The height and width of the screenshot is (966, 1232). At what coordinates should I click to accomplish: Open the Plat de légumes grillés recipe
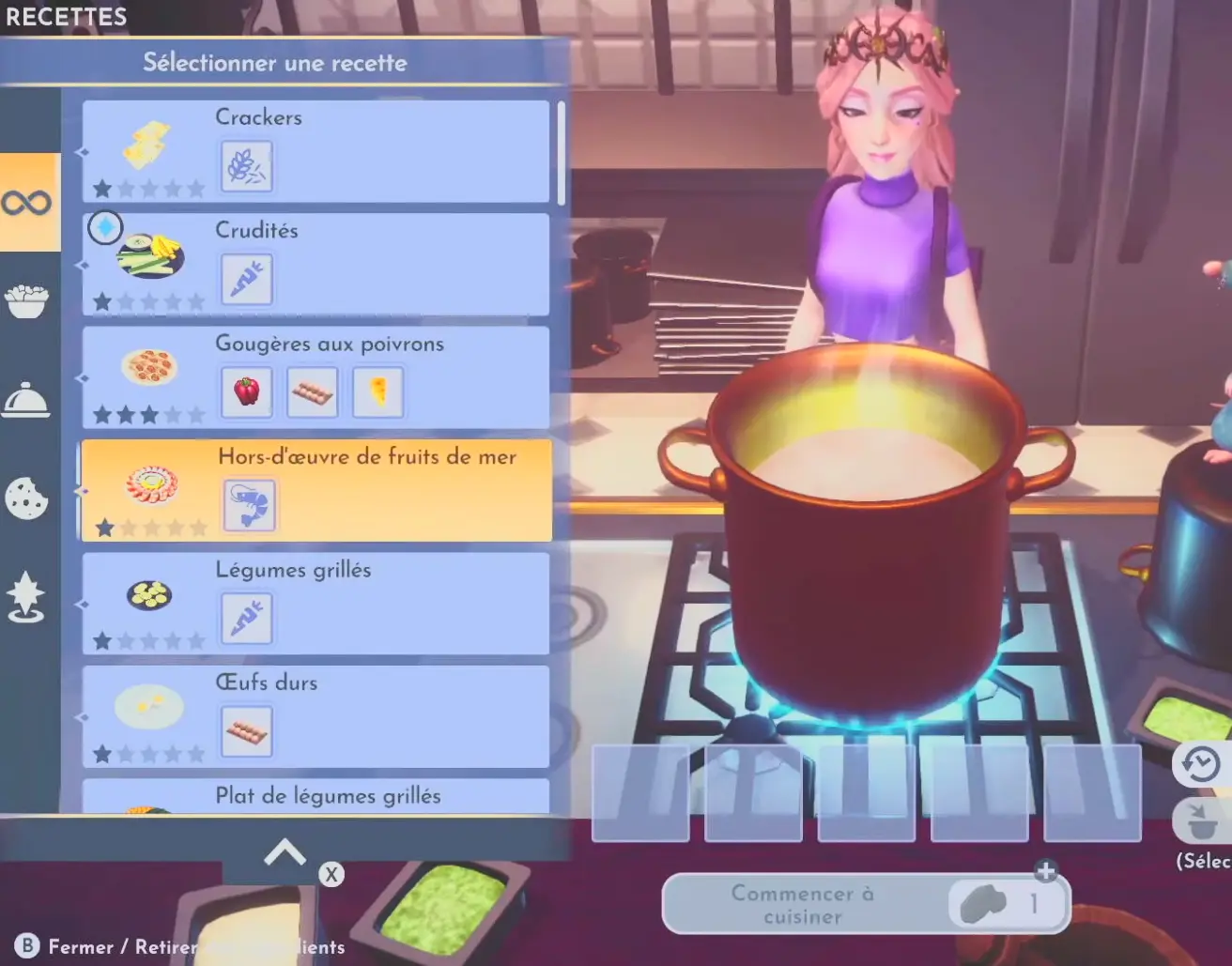click(x=316, y=797)
